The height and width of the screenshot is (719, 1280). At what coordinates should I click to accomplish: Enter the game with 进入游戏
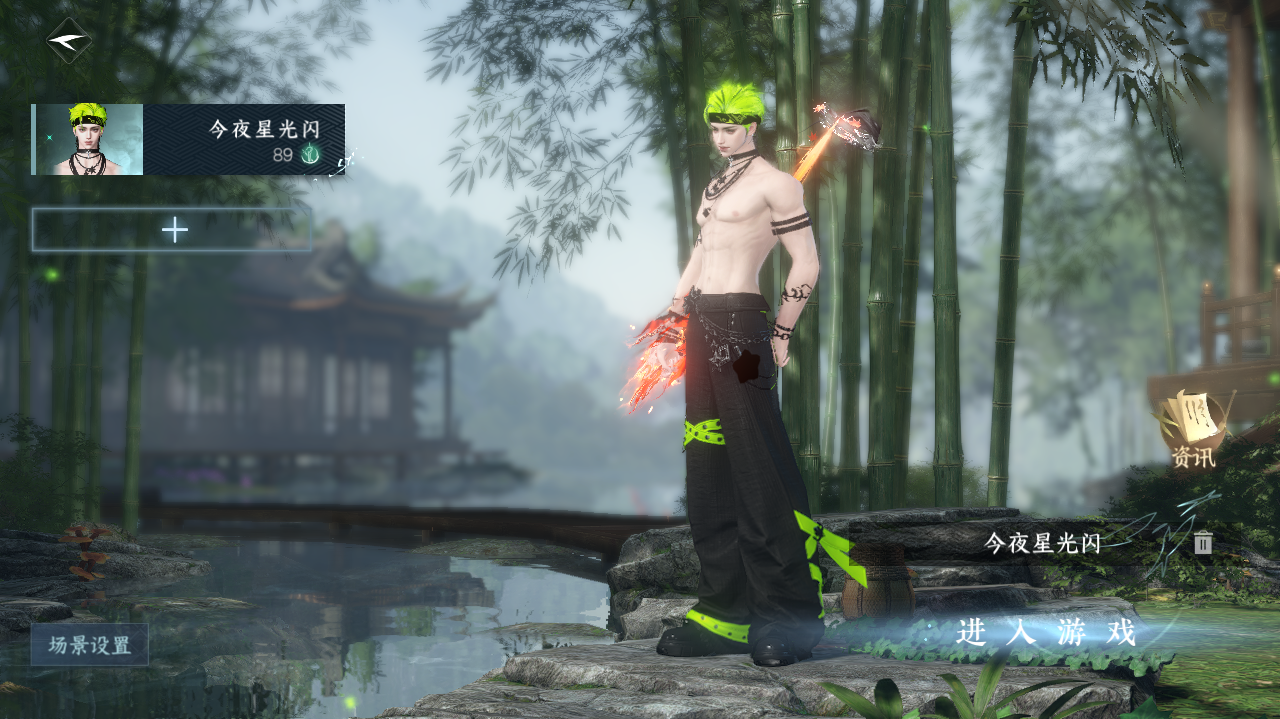[x=1046, y=633]
